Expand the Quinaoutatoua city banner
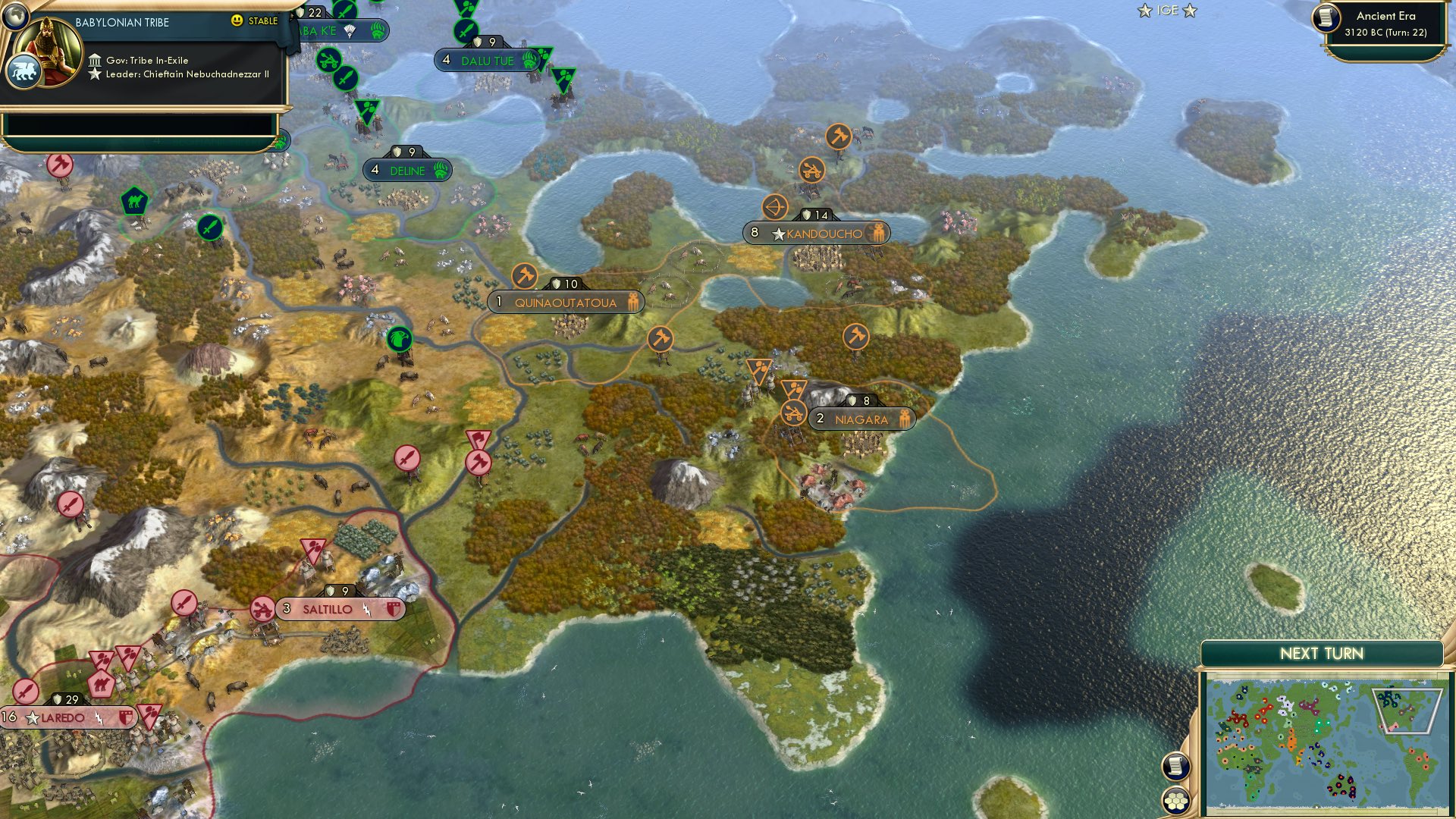 566,302
